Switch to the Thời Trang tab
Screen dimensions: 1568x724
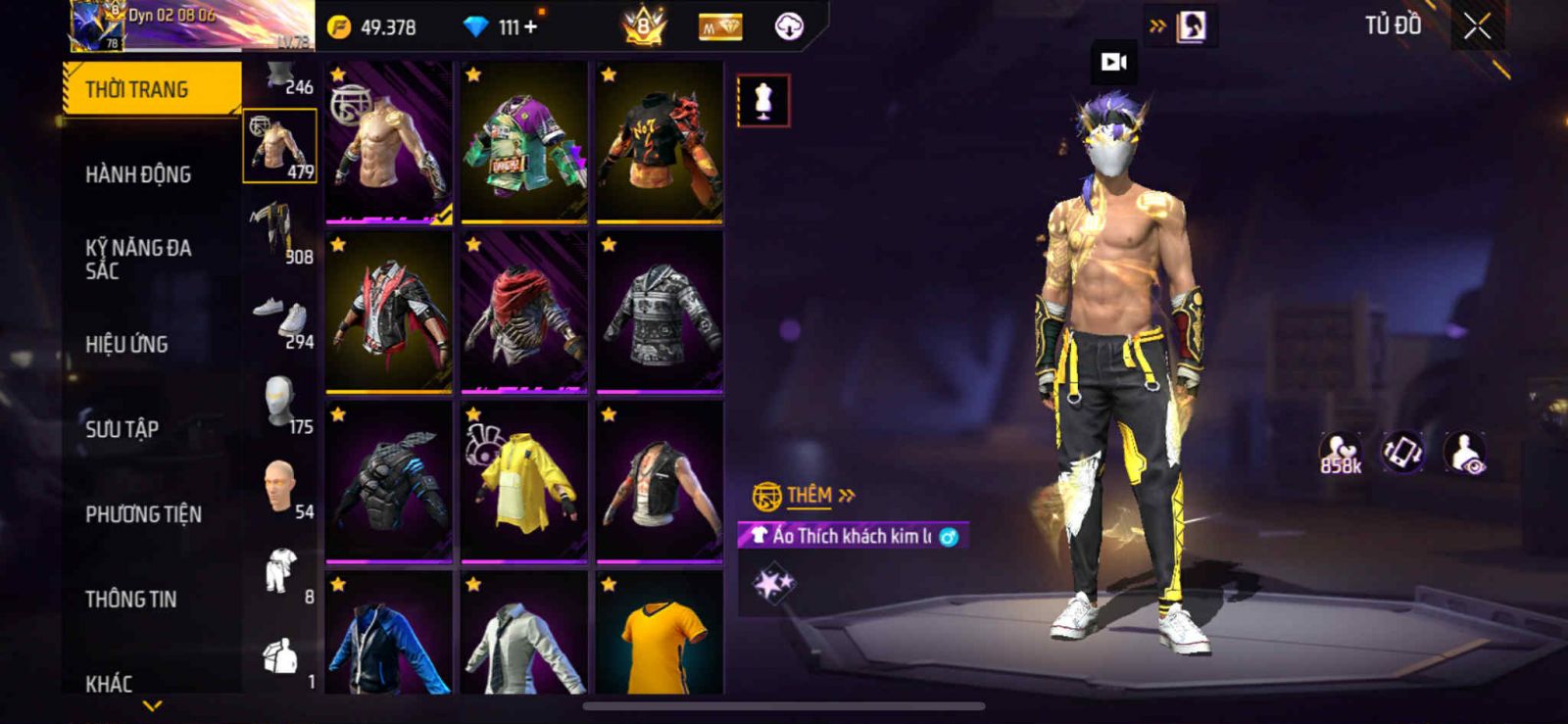[x=151, y=89]
